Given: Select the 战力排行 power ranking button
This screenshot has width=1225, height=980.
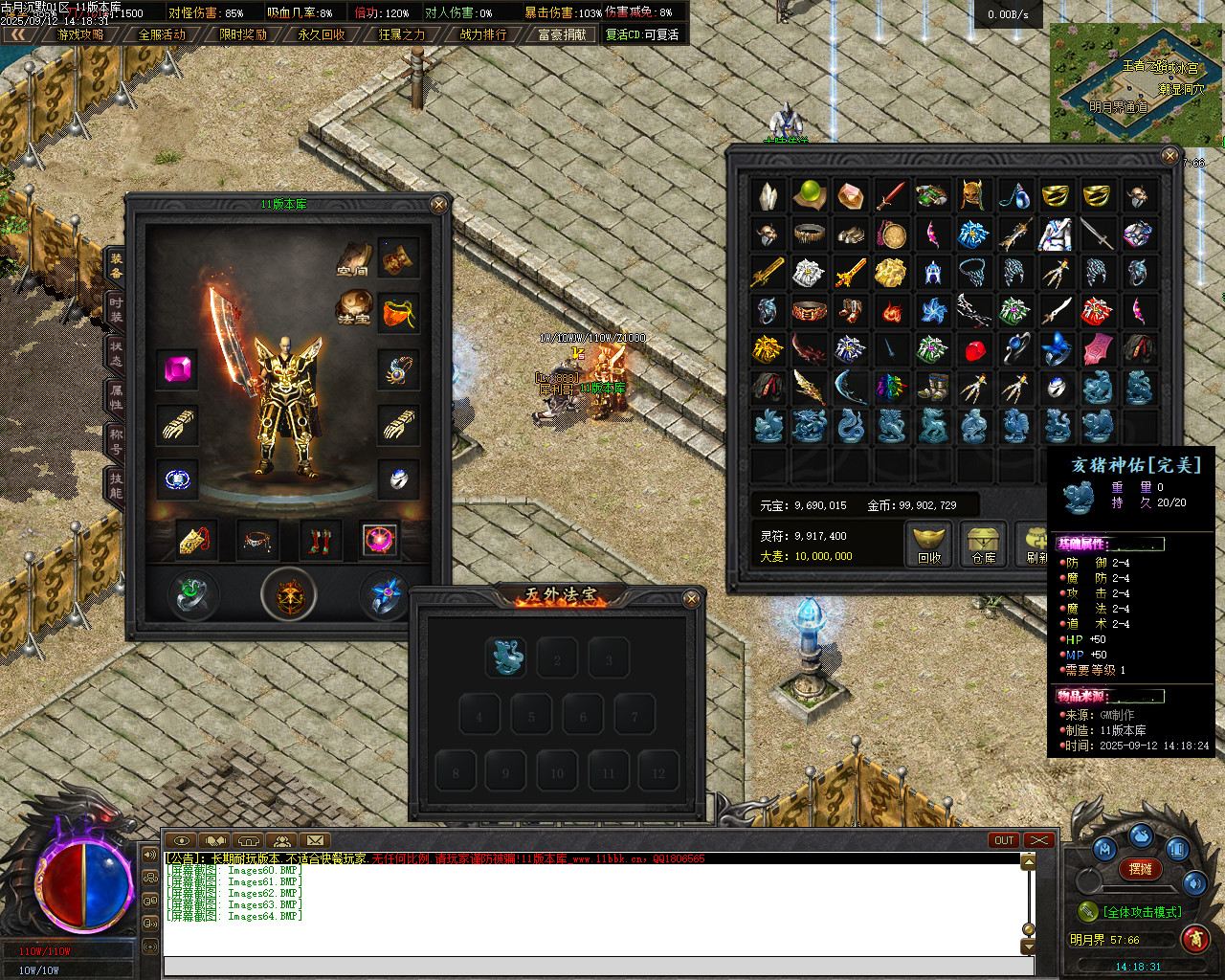Looking at the screenshot, I should 483,34.
